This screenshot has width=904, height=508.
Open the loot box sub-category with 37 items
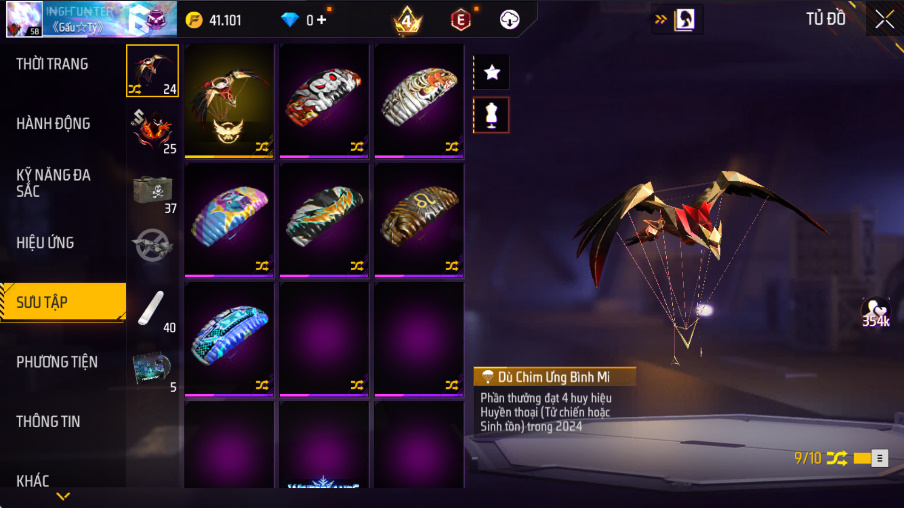tap(153, 190)
